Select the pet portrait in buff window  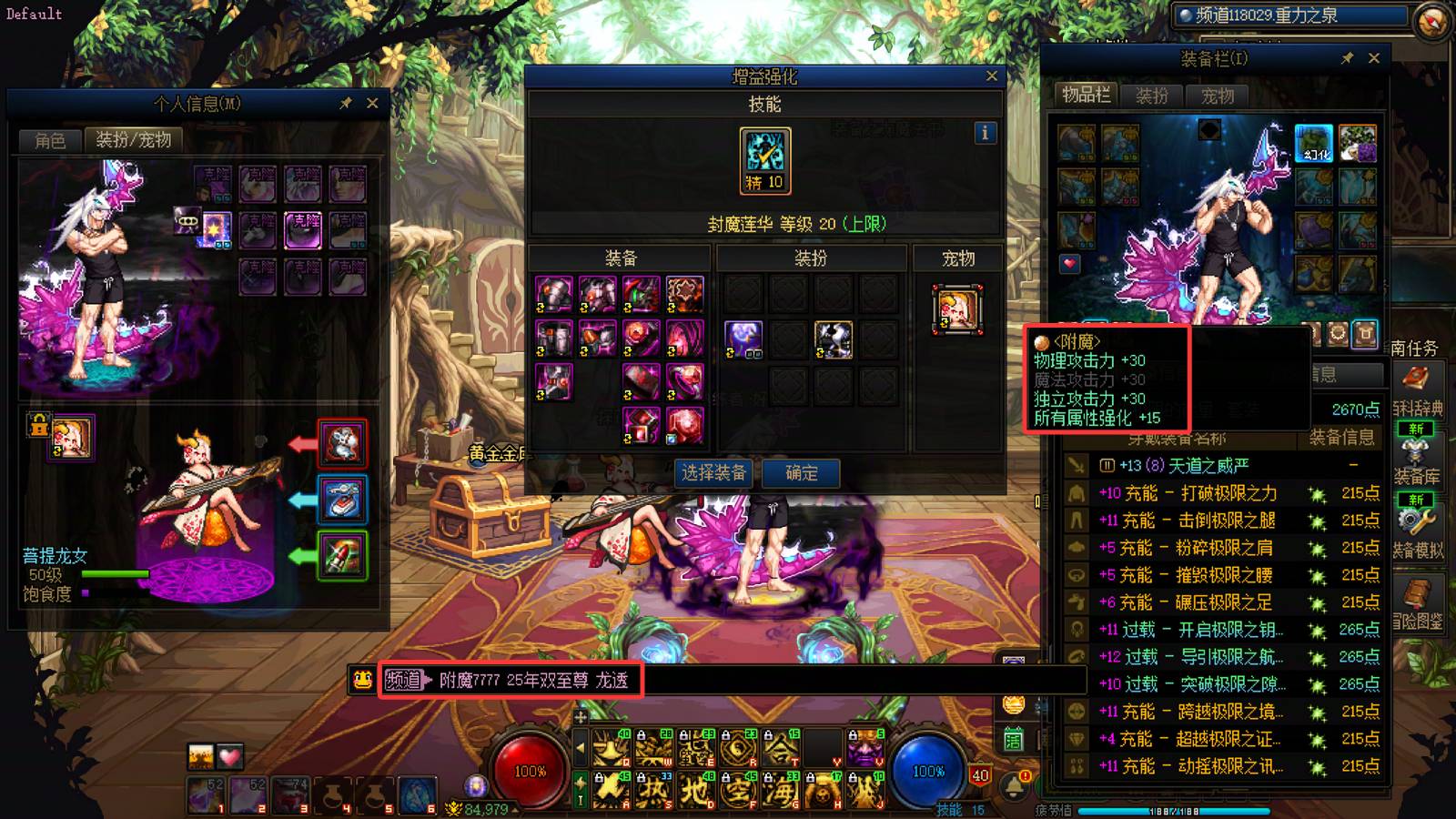pyautogui.click(x=957, y=309)
